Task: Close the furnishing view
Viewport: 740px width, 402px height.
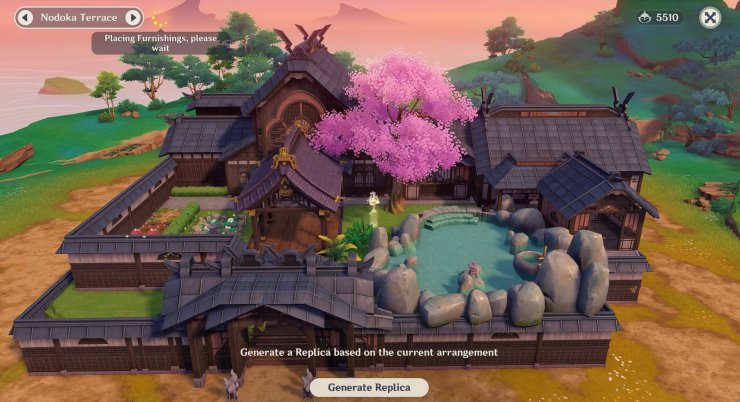Action: click(709, 17)
